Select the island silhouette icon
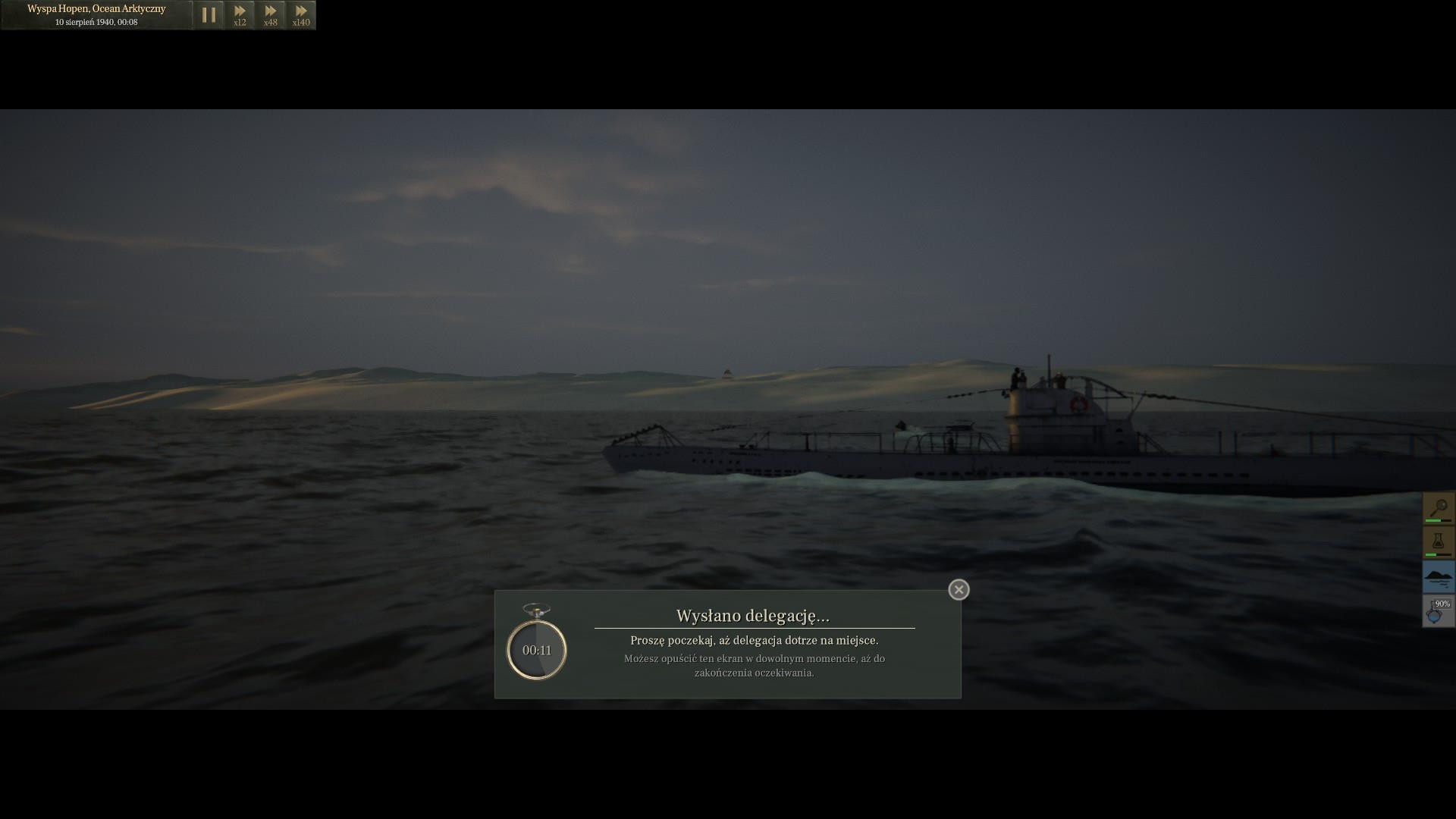This screenshot has width=1456, height=819. coord(1438,577)
